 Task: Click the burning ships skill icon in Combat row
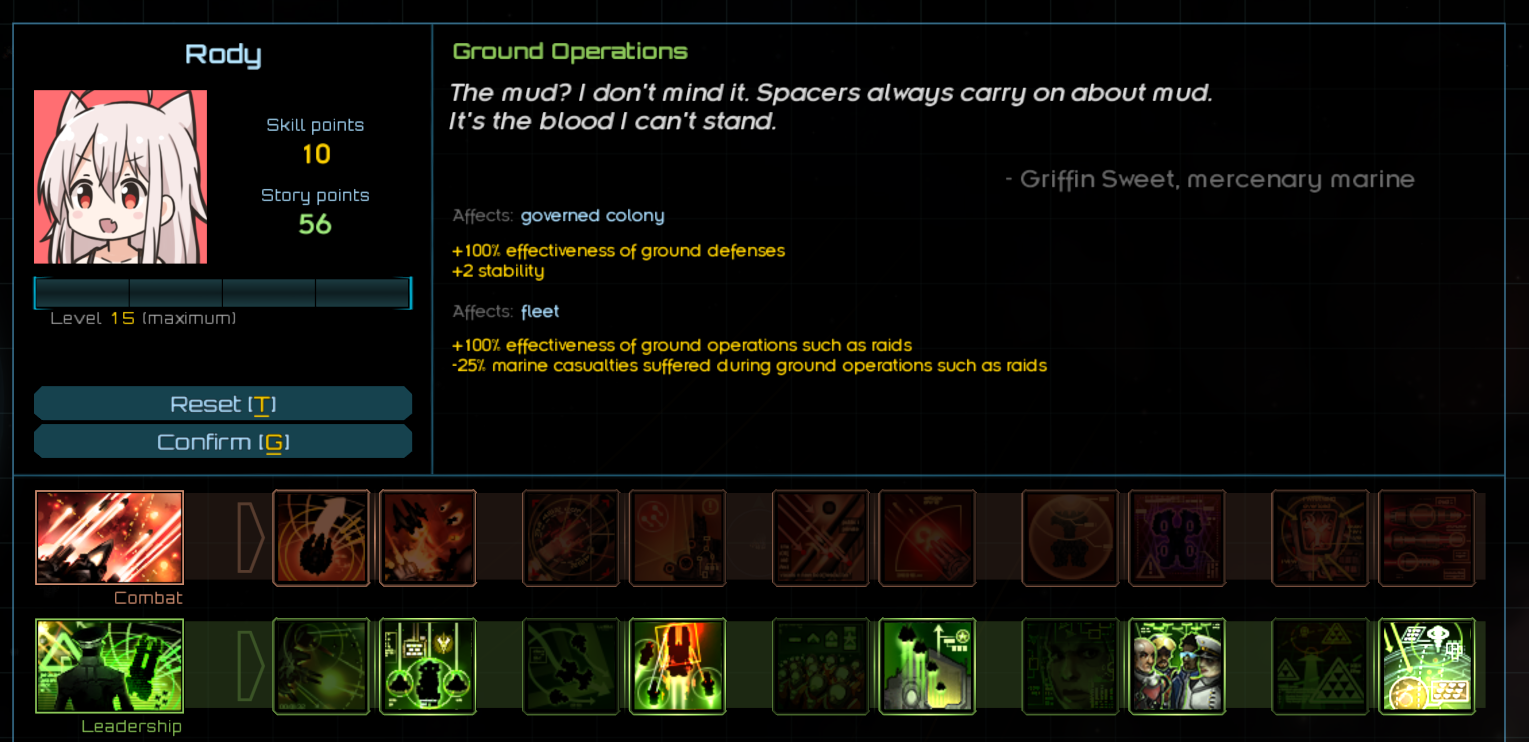tap(428, 538)
